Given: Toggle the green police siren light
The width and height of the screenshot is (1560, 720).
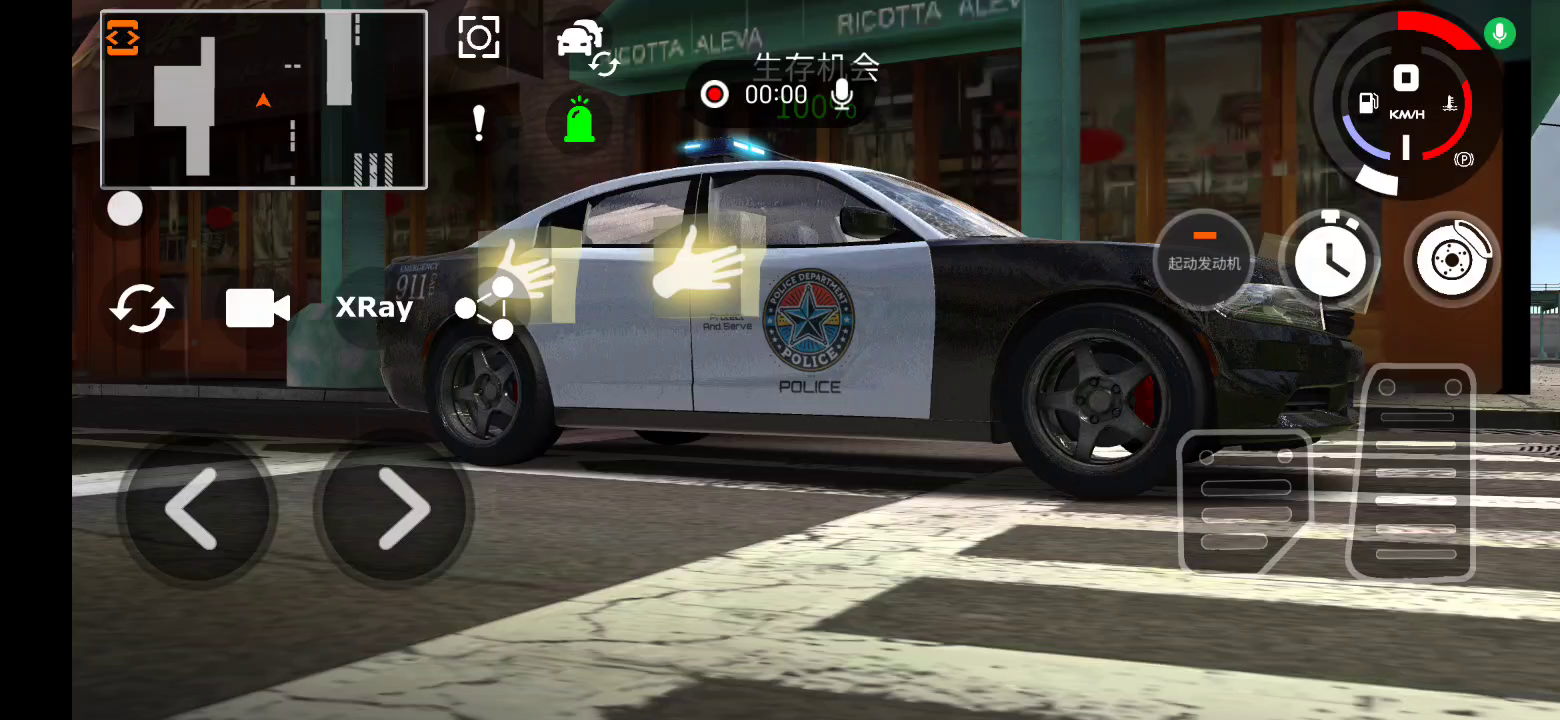Looking at the screenshot, I should pyautogui.click(x=578, y=121).
